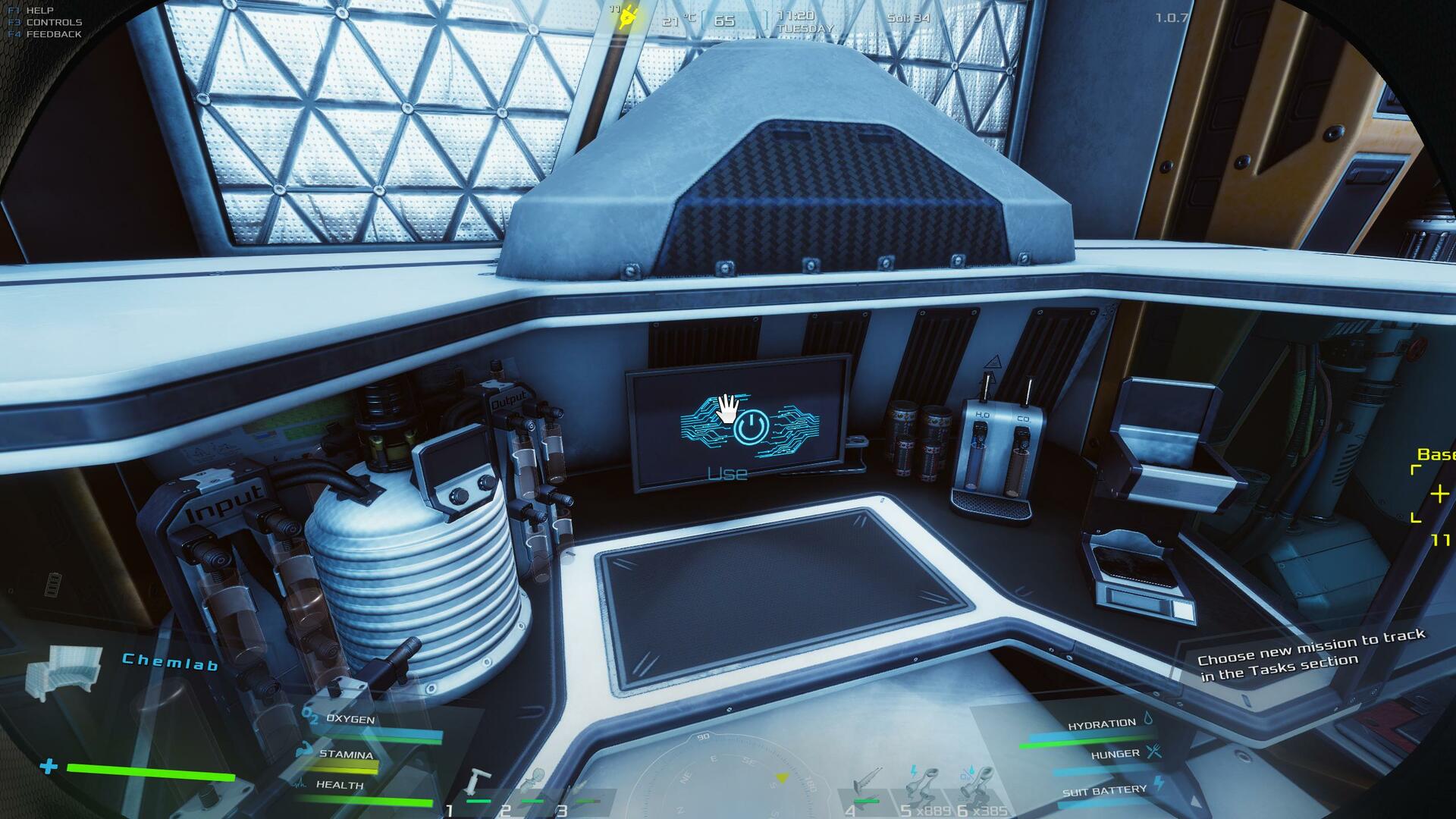Click the yellow power plug status icon
Viewport: 1456px width, 819px height.
click(628, 17)
